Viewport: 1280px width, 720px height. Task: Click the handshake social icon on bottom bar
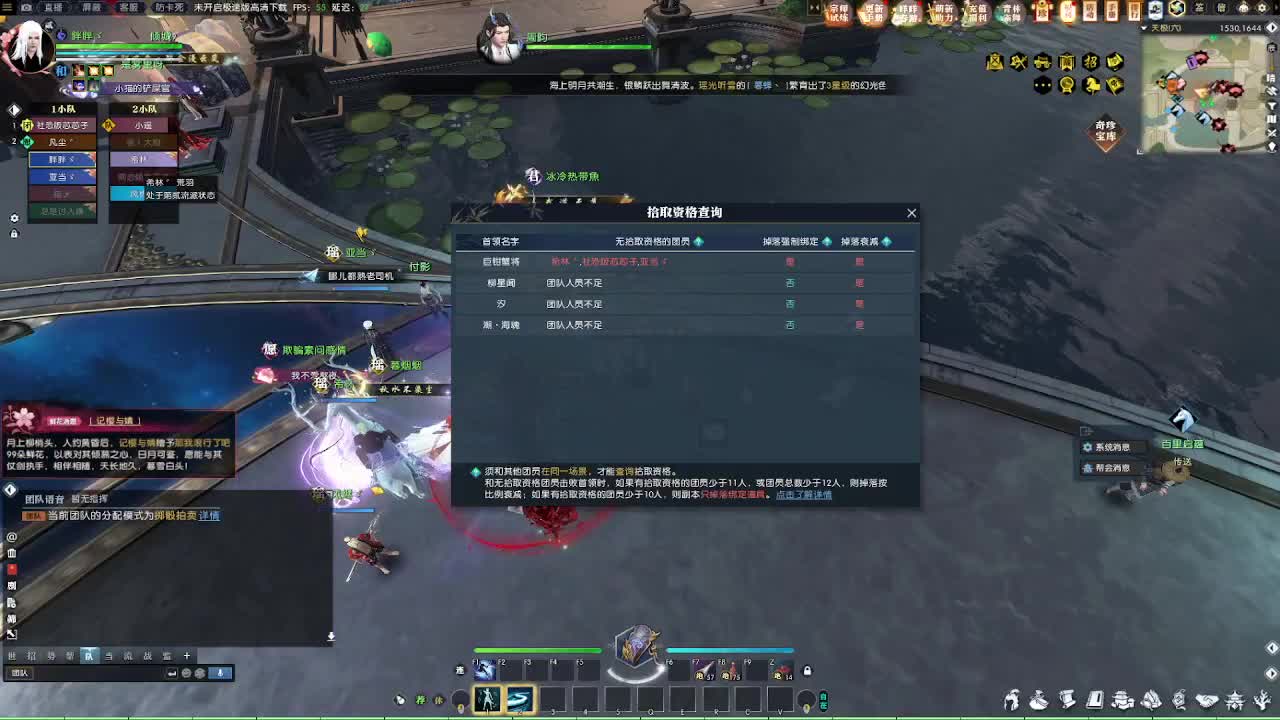(1208, 700)
